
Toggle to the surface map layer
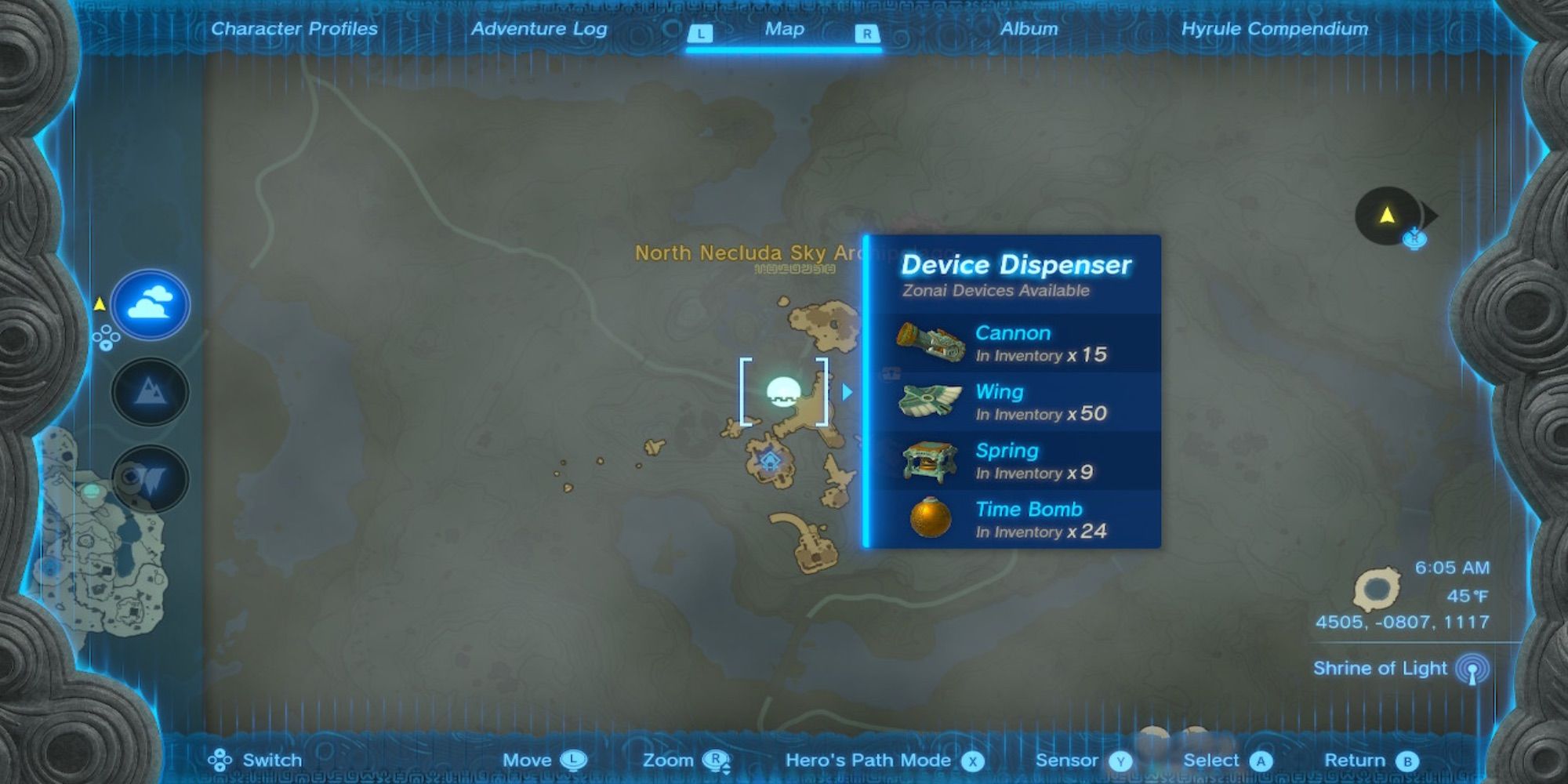pos(149,392)
